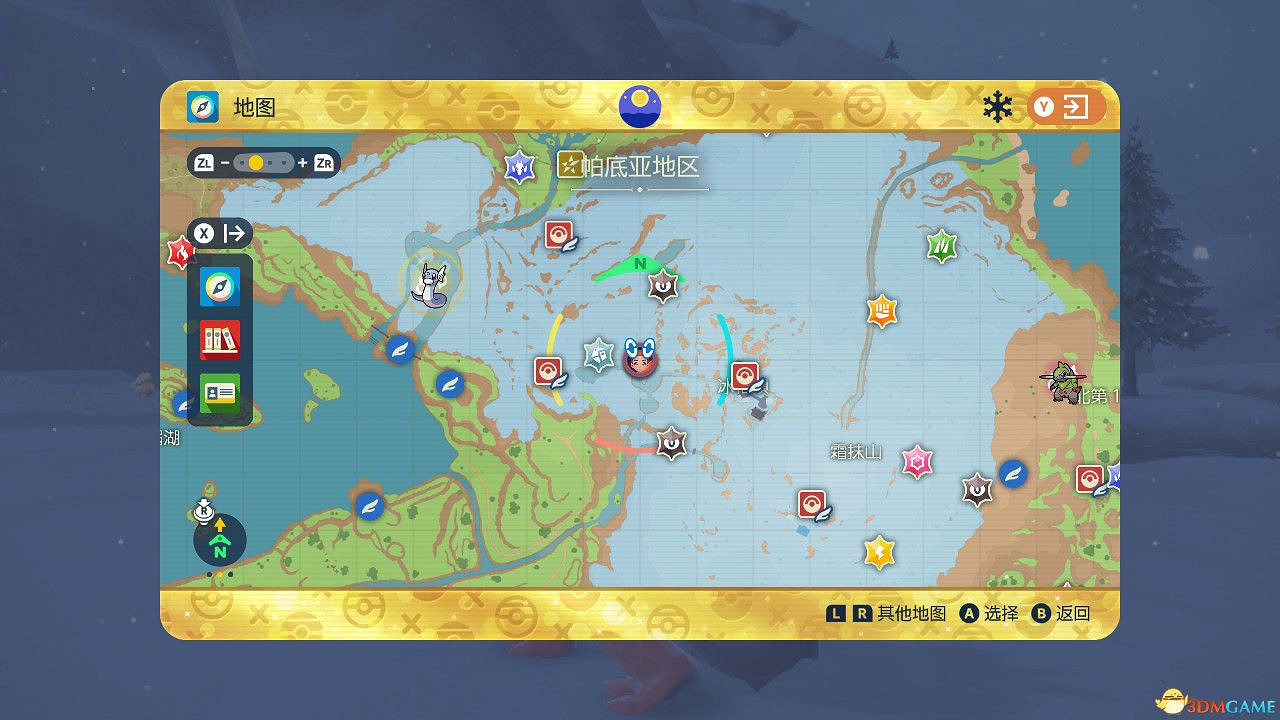Click a dark Team Star base crest marker
Screen dimensions: 1280x720
point(663,286)
